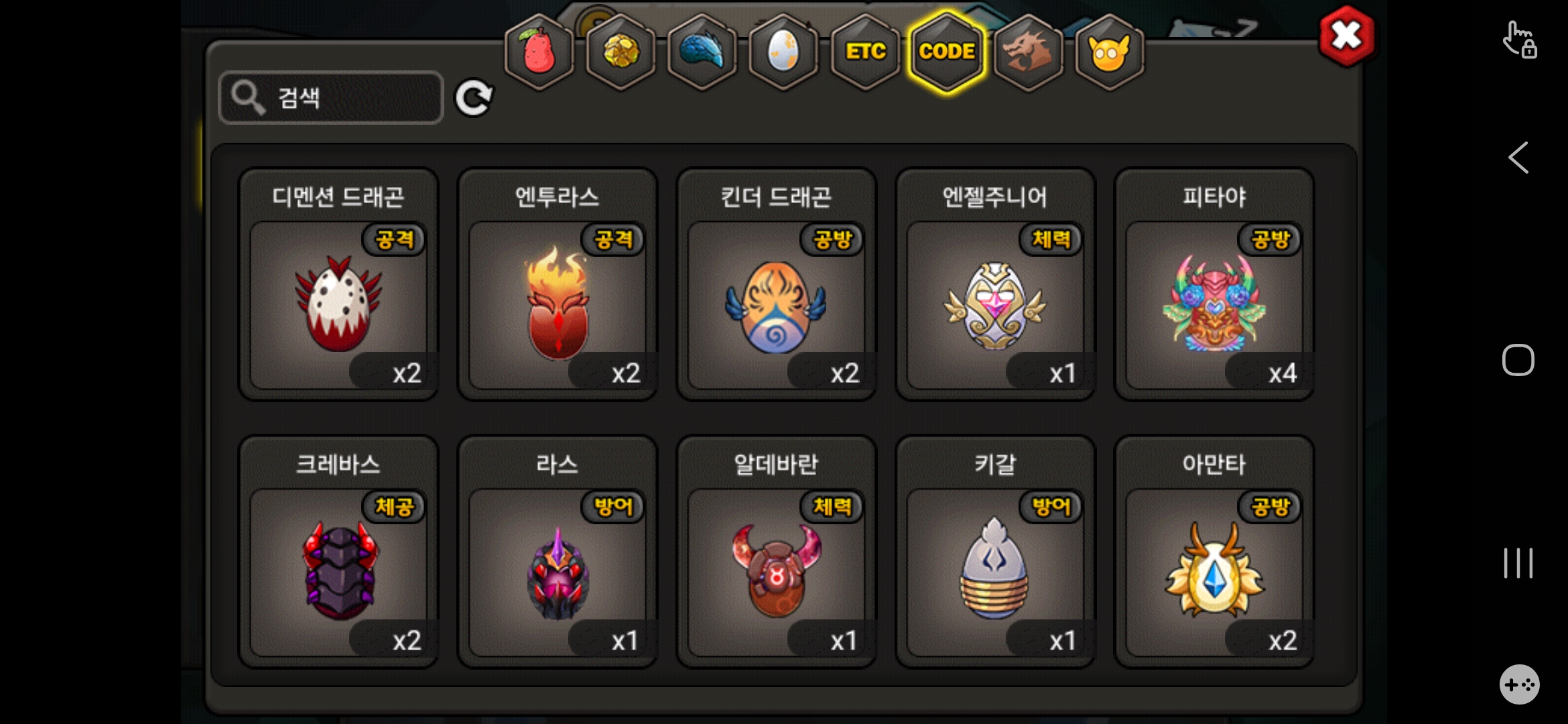Select the blue dragon head tab
The height and width of the screenshot is (724, 1568).
pos(702,52)
